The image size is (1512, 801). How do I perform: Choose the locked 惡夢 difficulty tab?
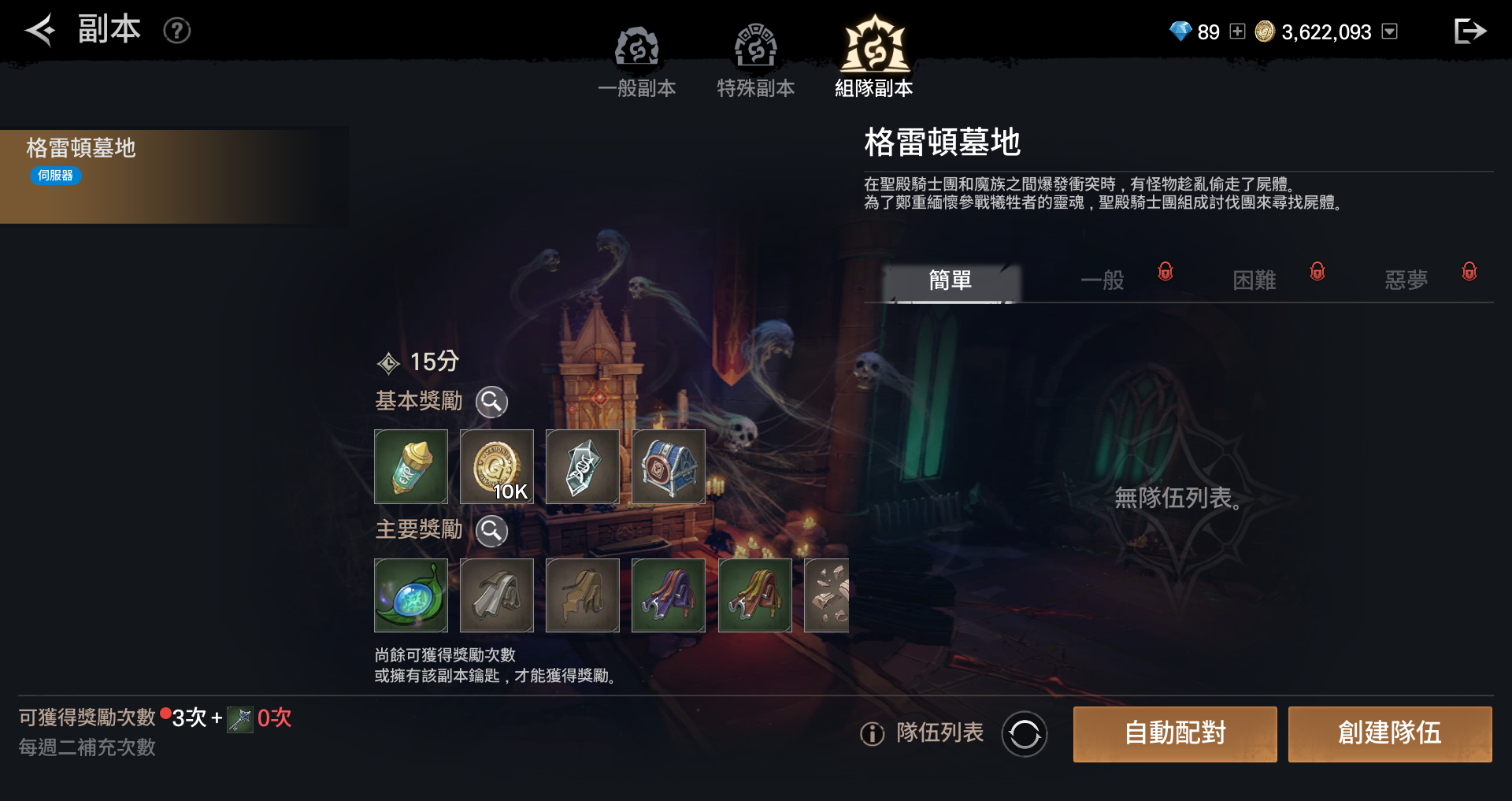pos(1406,281)
